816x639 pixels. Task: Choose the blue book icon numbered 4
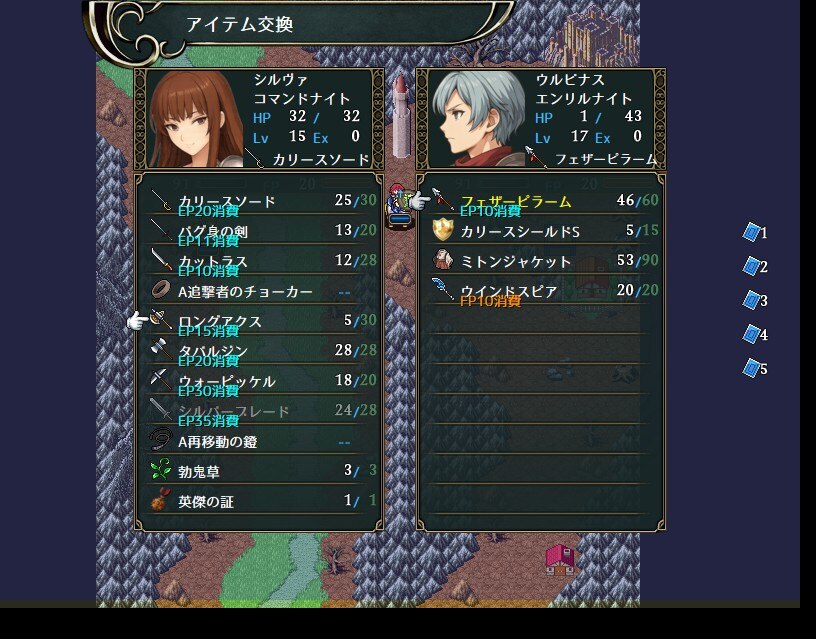click(x=752, y=334)
